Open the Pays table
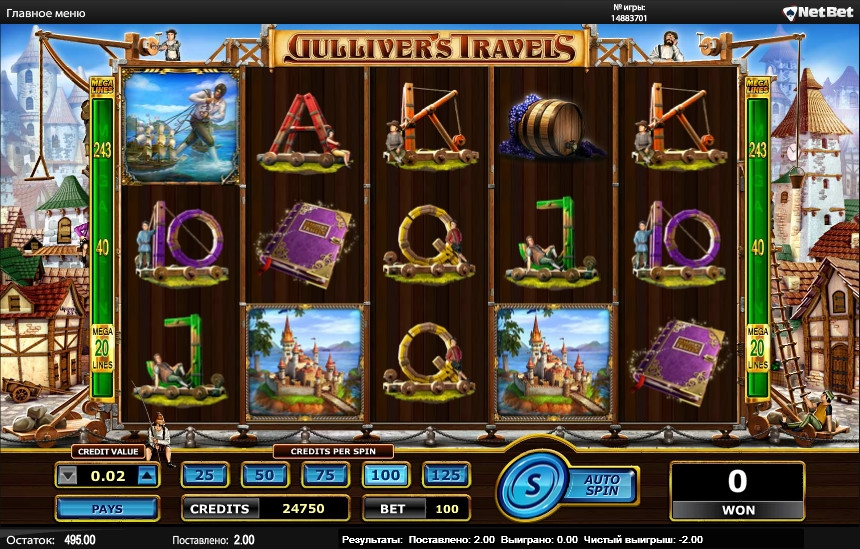The width and height of the screenshot is (860, 549). click(107, 509)
